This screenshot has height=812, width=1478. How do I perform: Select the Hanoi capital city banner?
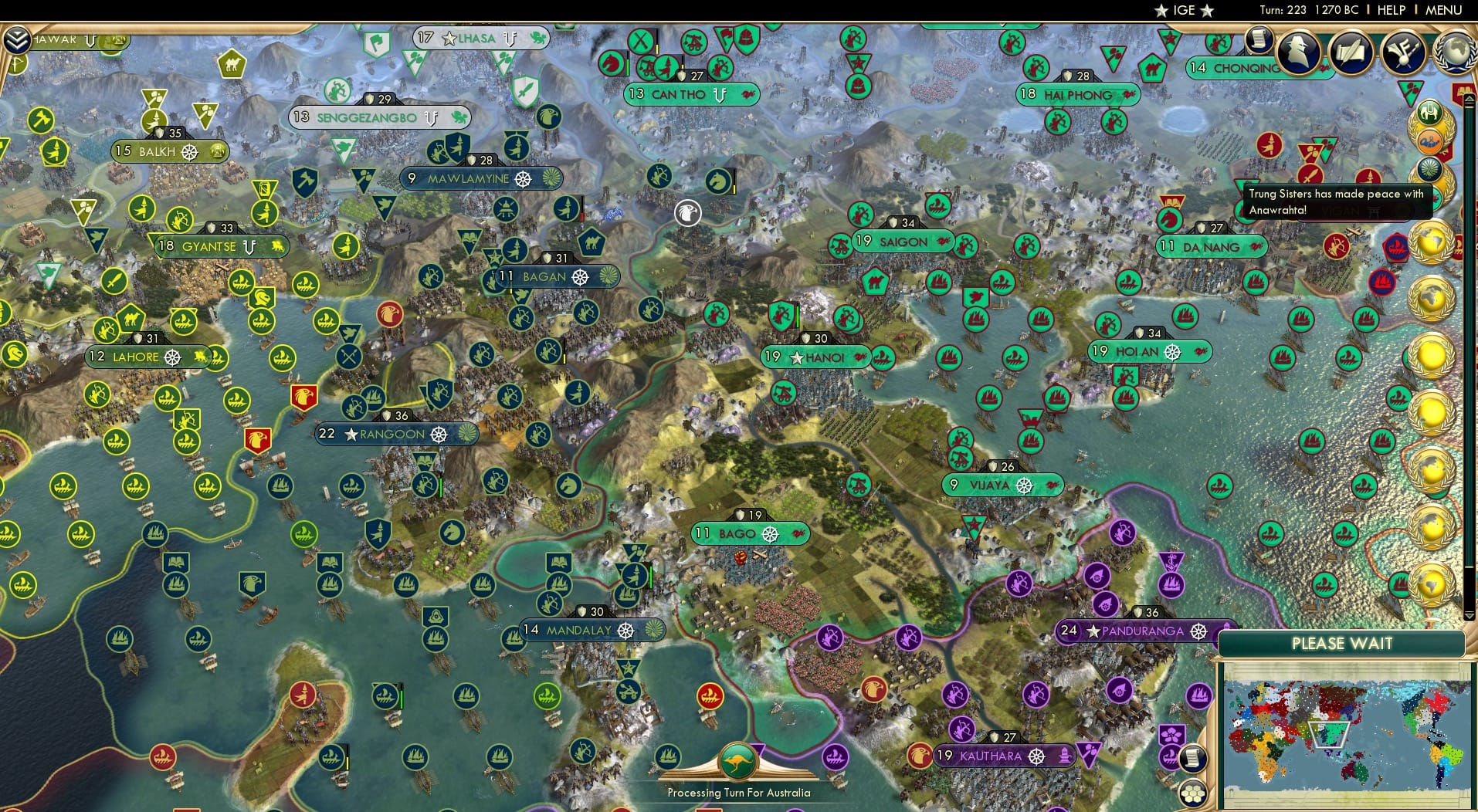pyautogui.click(x=816, y=357)
